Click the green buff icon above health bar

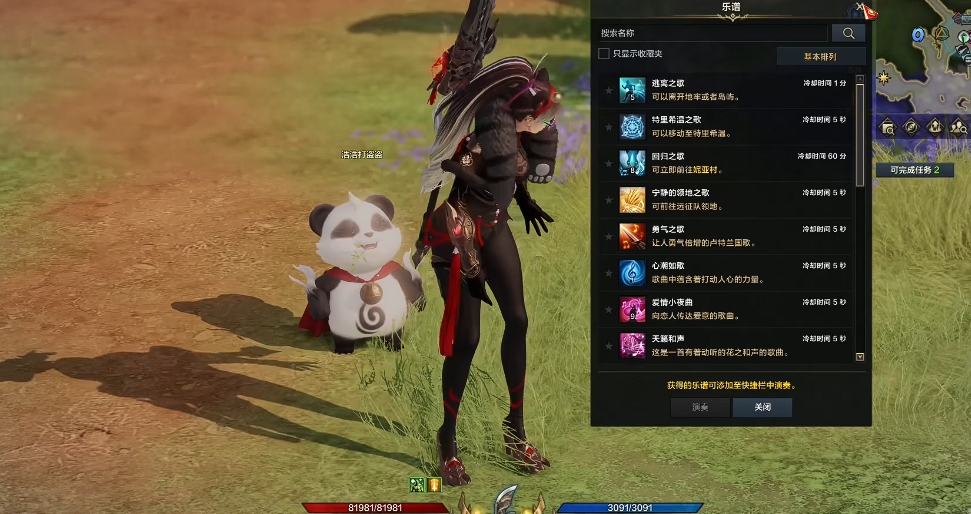pos(418,484)
